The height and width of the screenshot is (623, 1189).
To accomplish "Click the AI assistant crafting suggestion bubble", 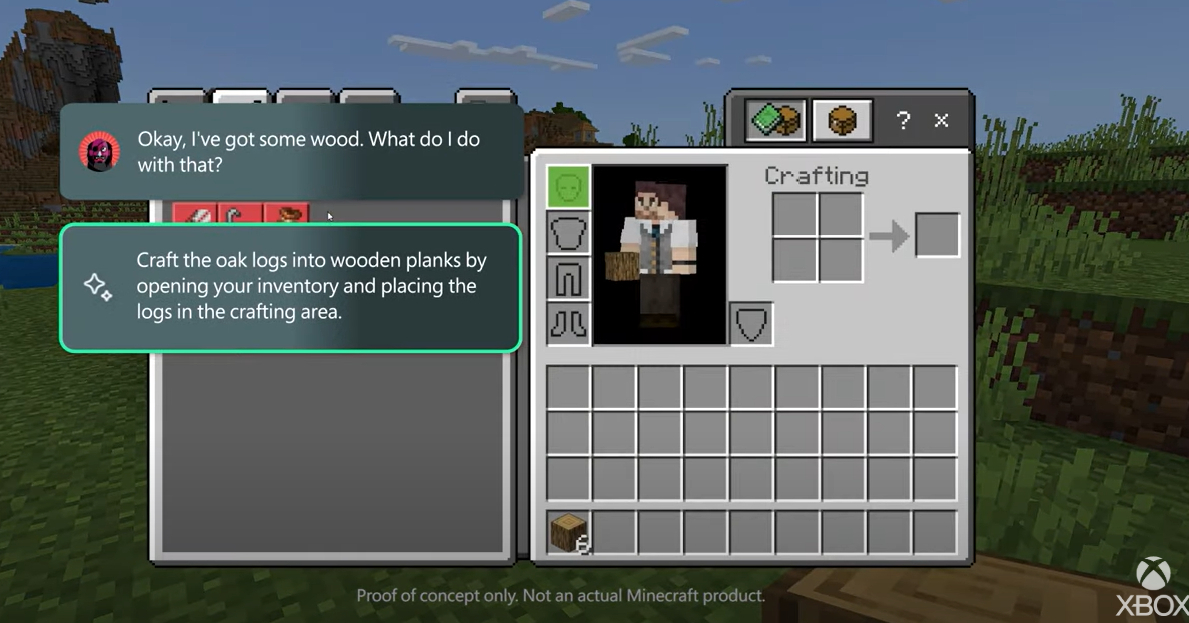I will point(290,287).
